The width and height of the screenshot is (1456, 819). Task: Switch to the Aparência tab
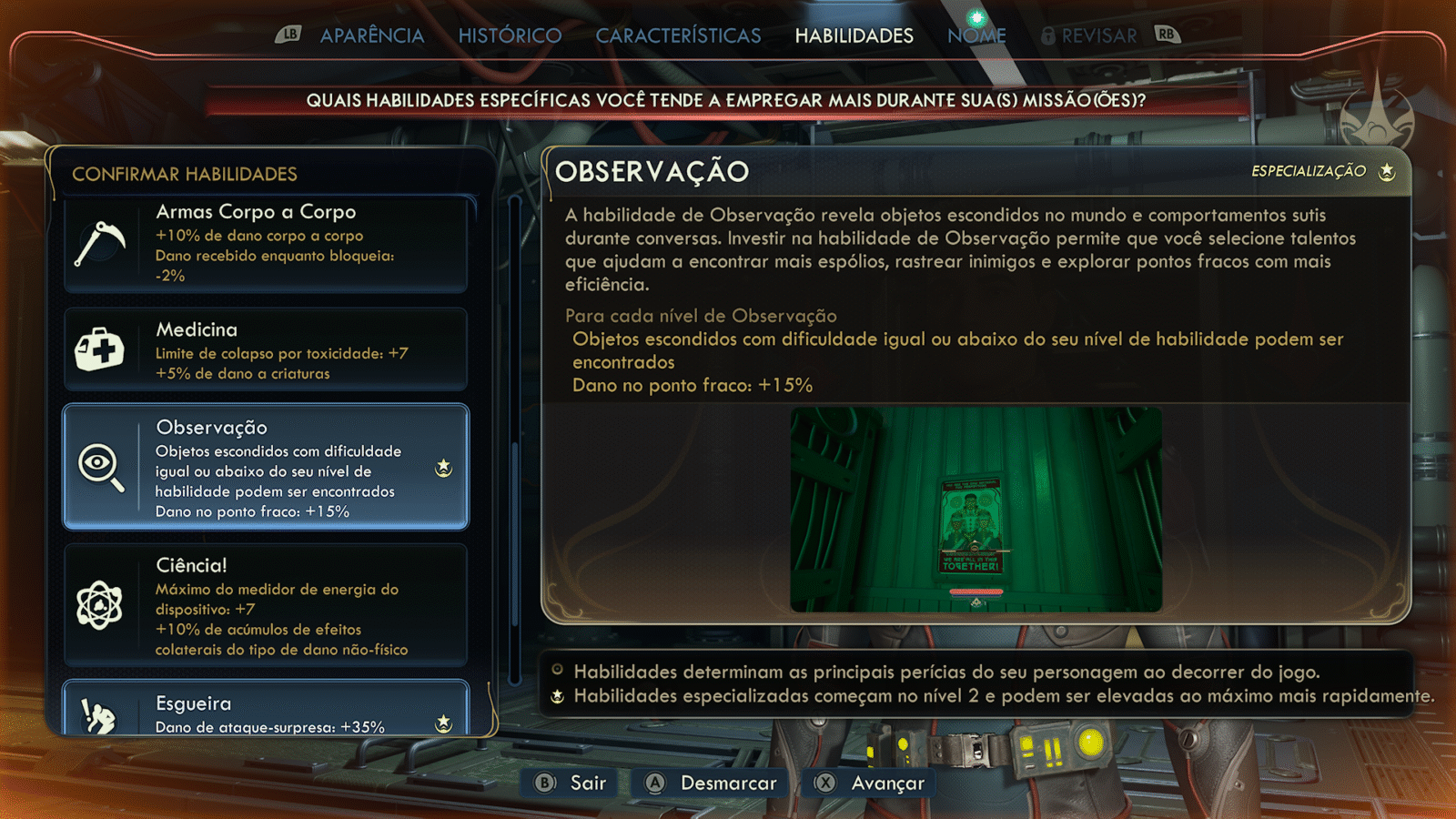coord(371,35)
